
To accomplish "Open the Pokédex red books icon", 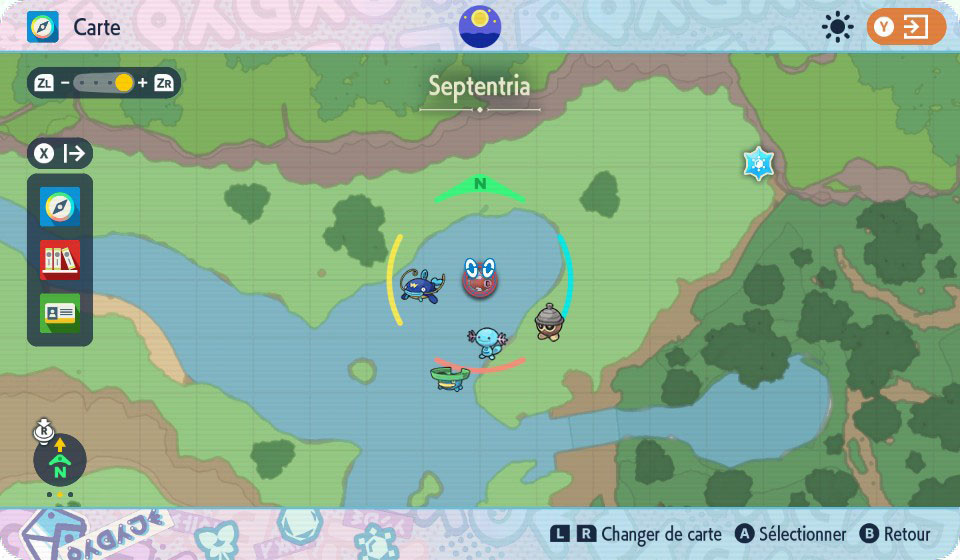I will (60, 260).
